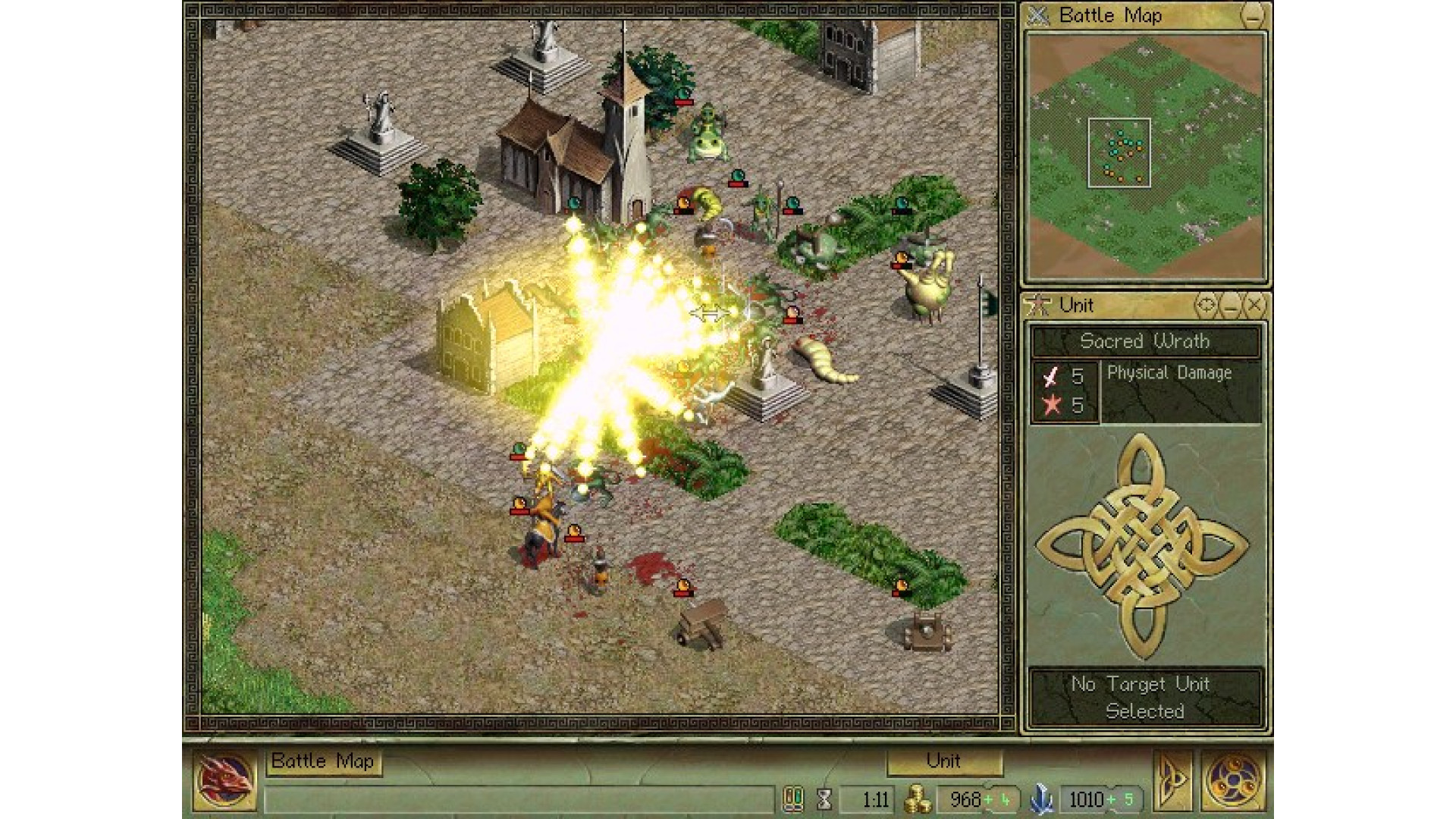This screenshot has width=1456, height=819.
Task: Click the golden arrow end-turn button
Action: click(1171, 780)
